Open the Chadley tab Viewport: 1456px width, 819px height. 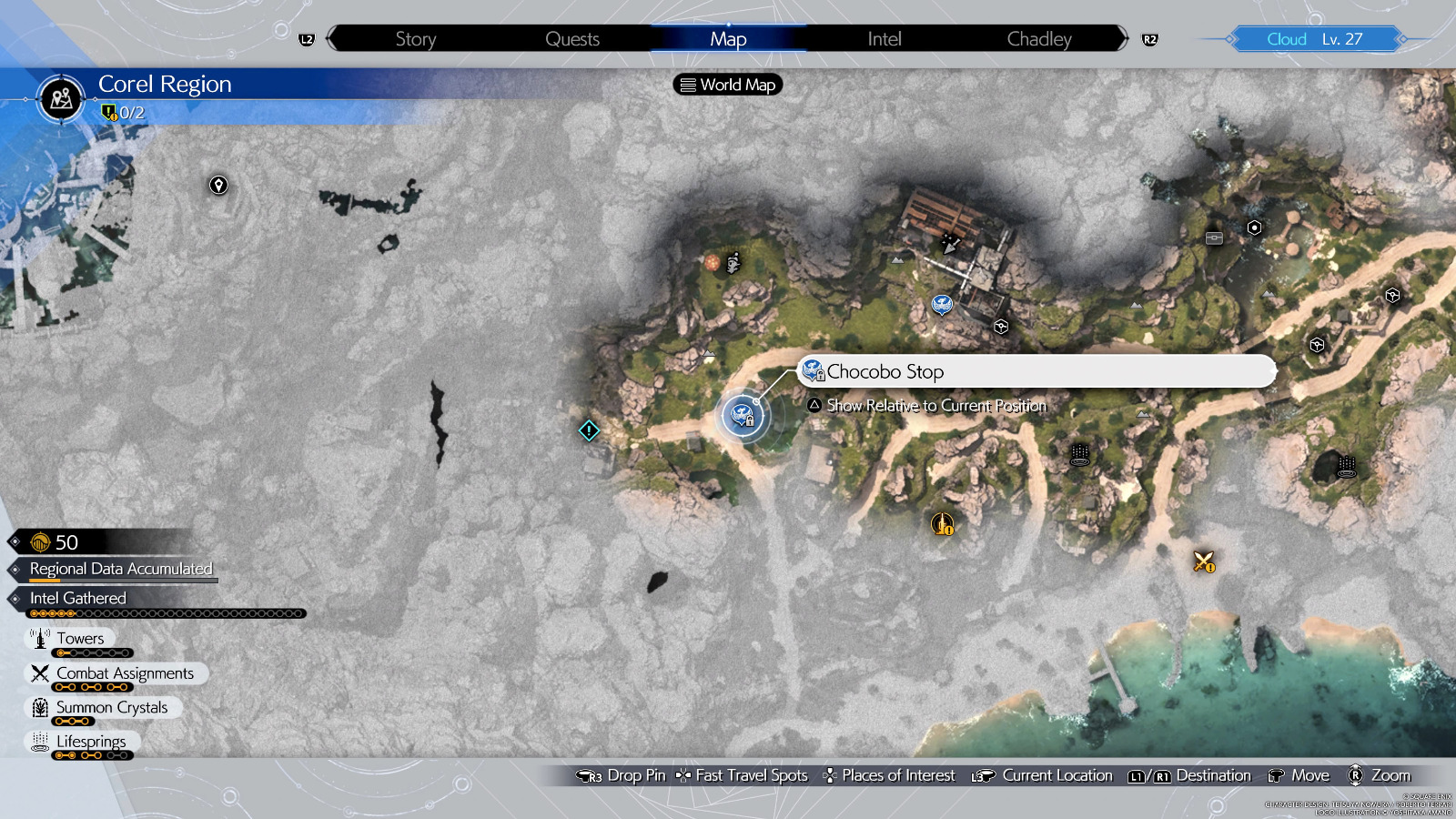click(1038, 39)
